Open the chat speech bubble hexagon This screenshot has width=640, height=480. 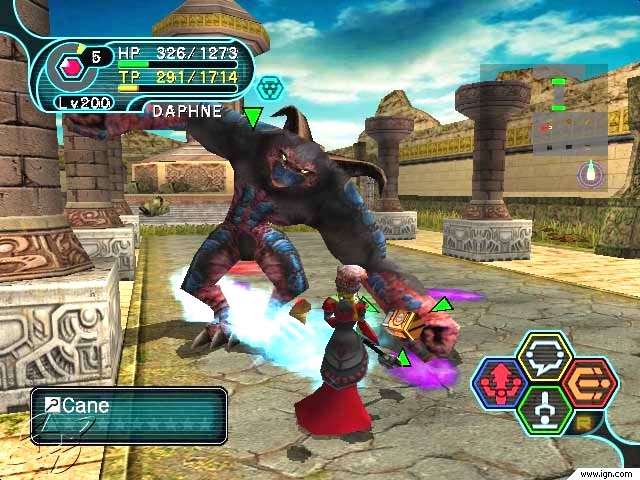[544, 357]
